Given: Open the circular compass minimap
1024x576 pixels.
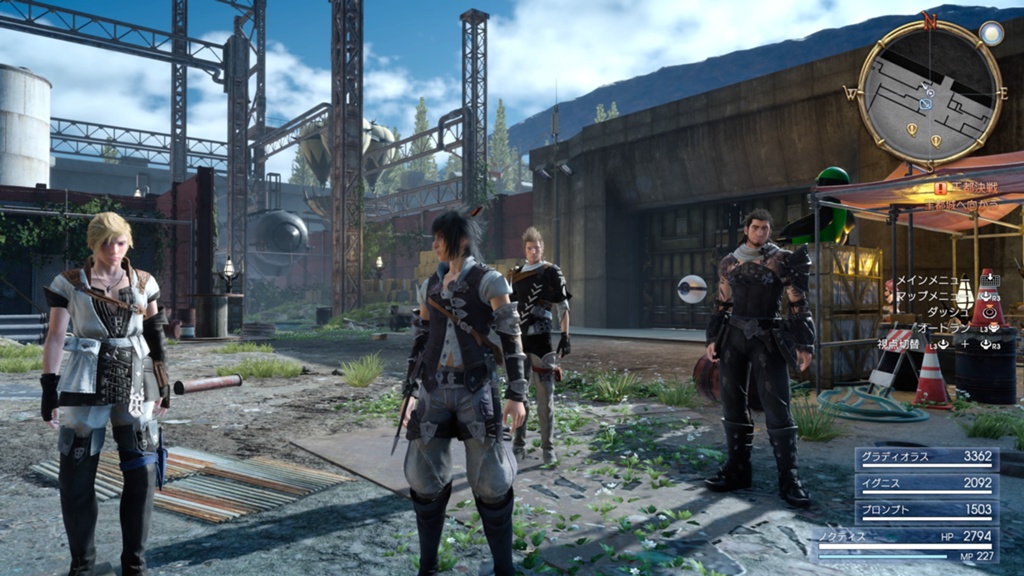Looking at the screenshot, I should pyautogui.click(x=929, y=93).
